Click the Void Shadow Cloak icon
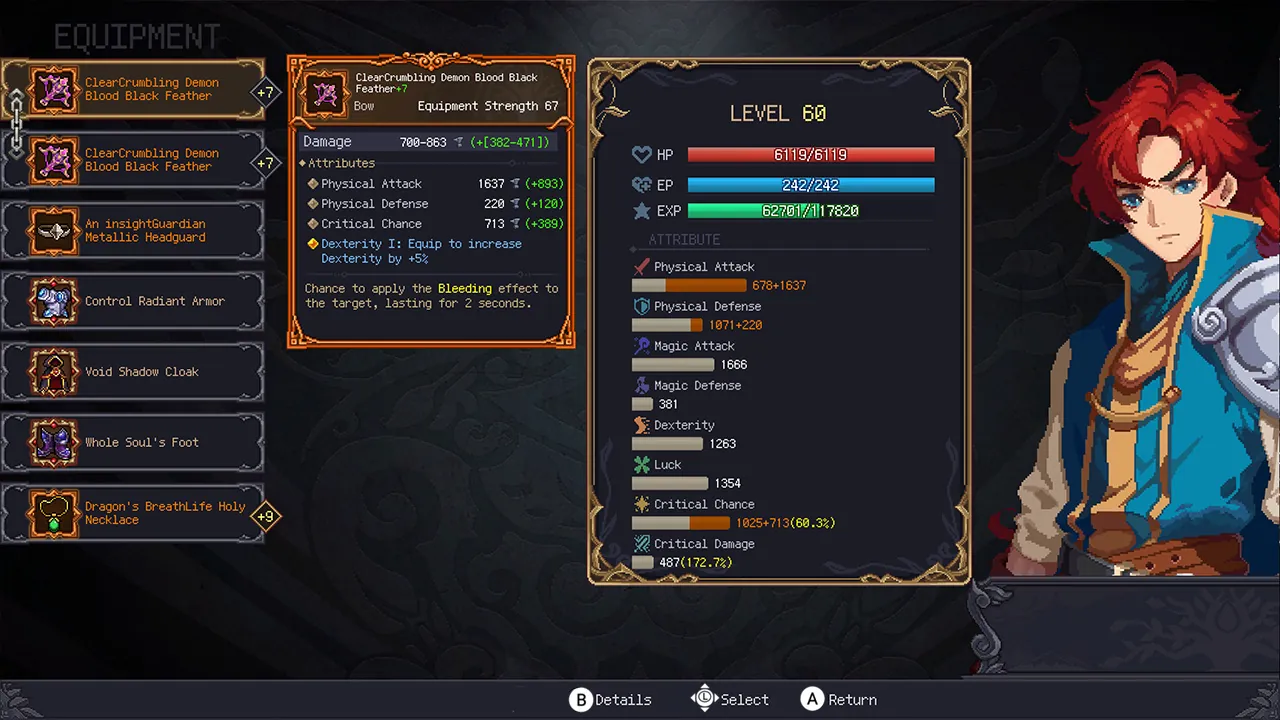This screenshot has height=720, width=1280. coord(55,371)
